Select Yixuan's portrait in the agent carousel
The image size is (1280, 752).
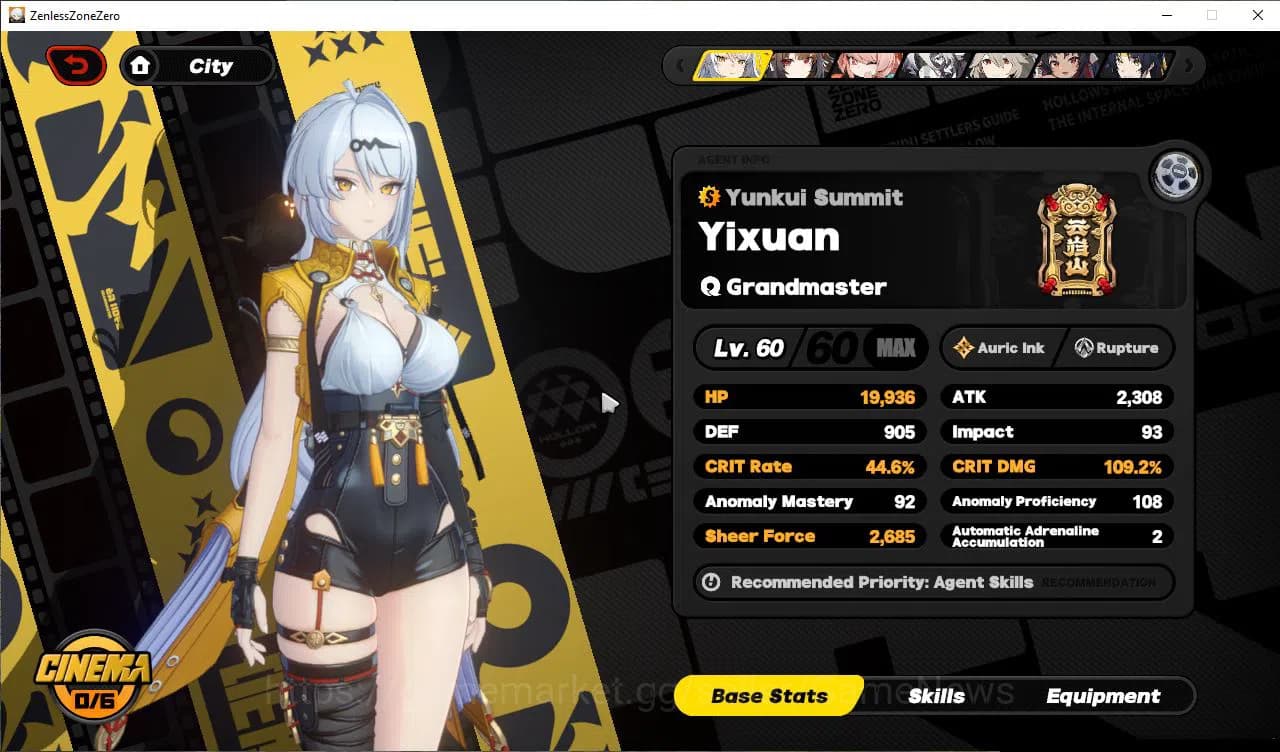[734, 65]
